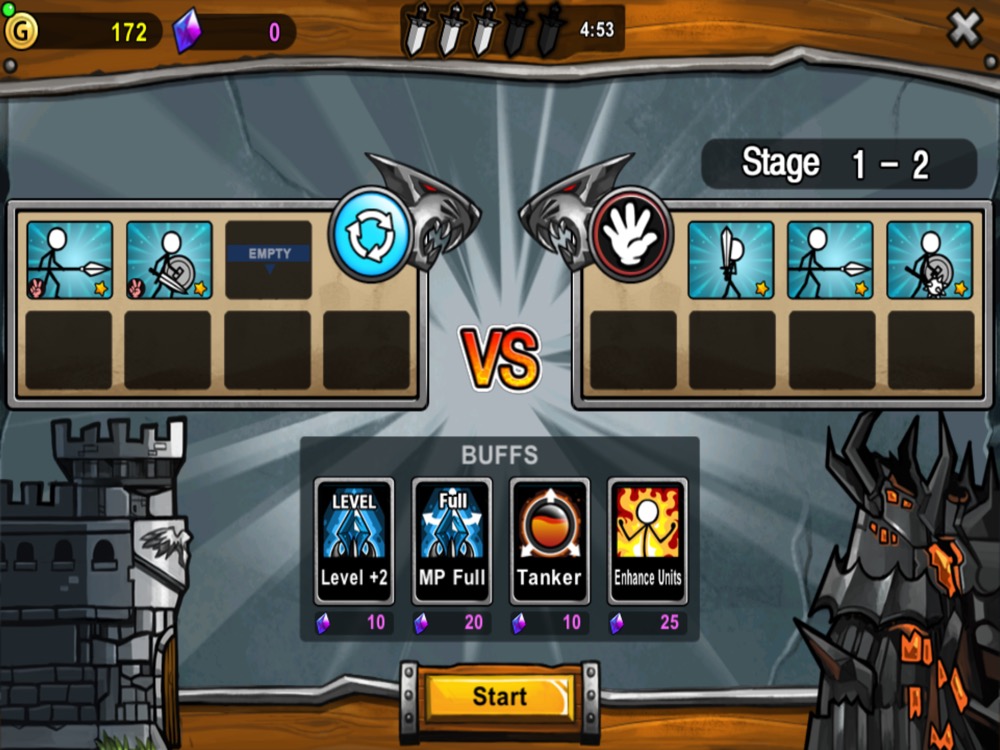Activate the Enhance Units buff
Image resolution: width=1000 pixels, height=750 pixels.
pyautogui.click(x=647, y=541)
